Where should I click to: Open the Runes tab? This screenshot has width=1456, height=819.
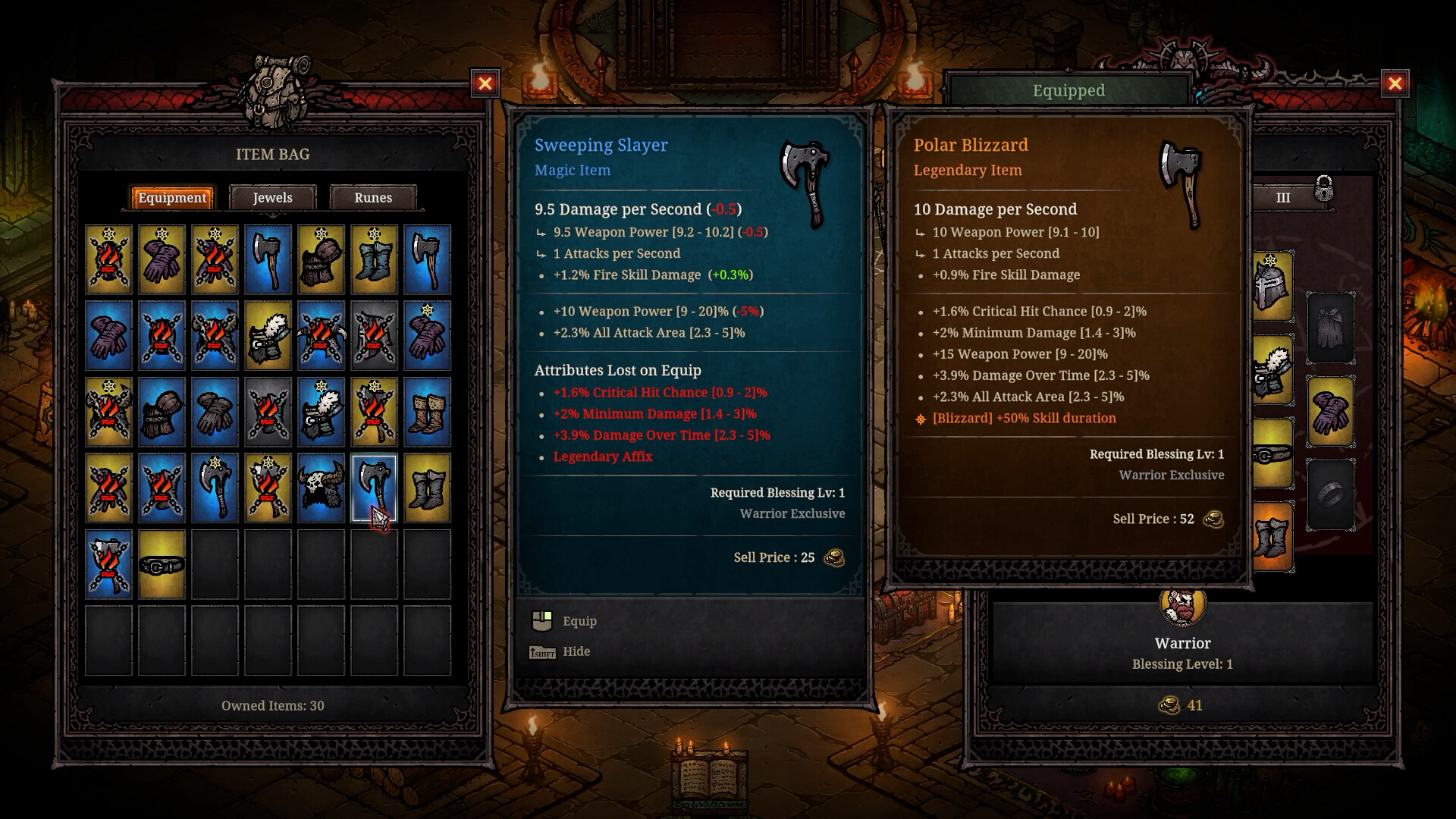point(373,198)
